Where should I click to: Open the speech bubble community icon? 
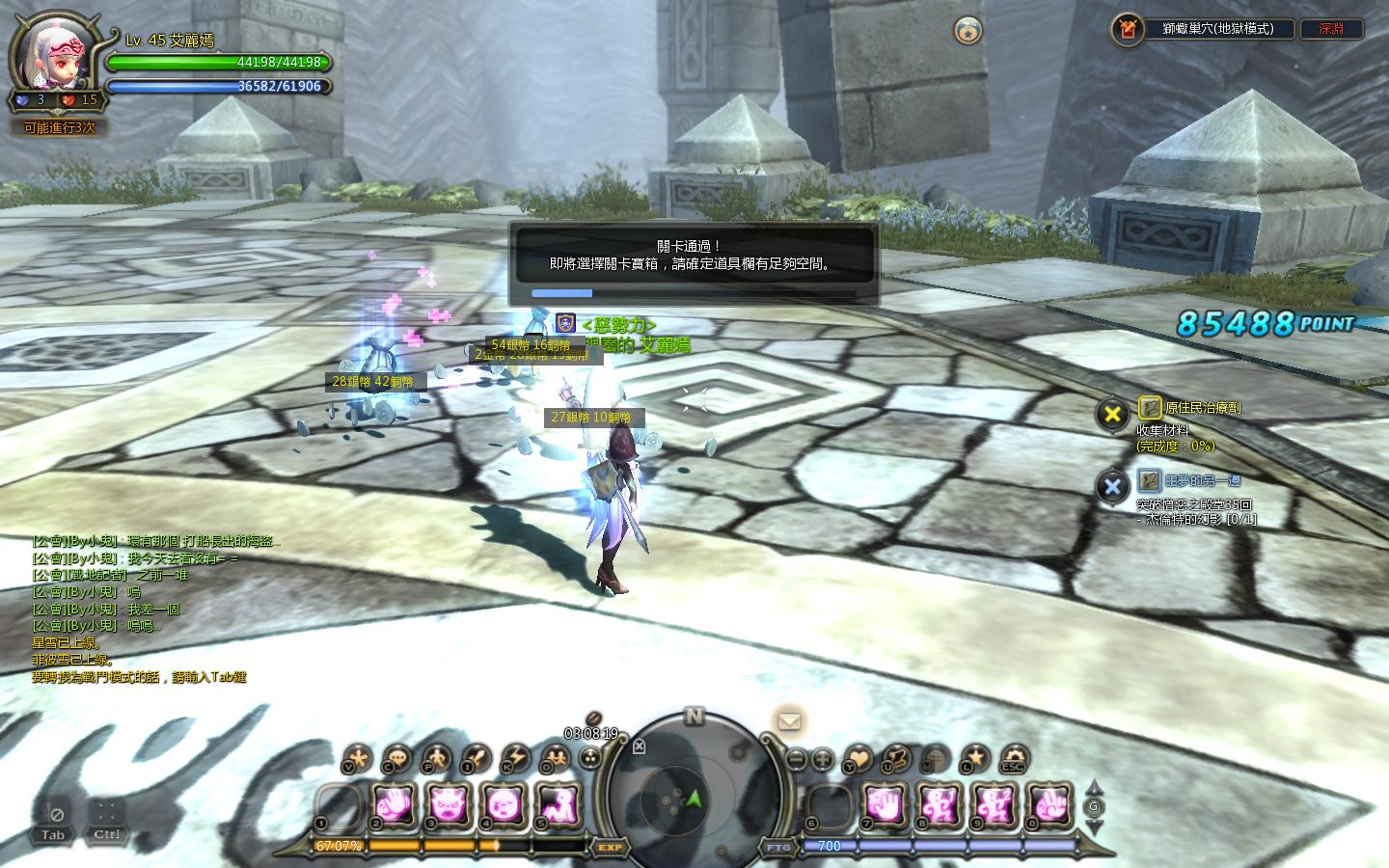pyautogui.click(x=396, y=759)
